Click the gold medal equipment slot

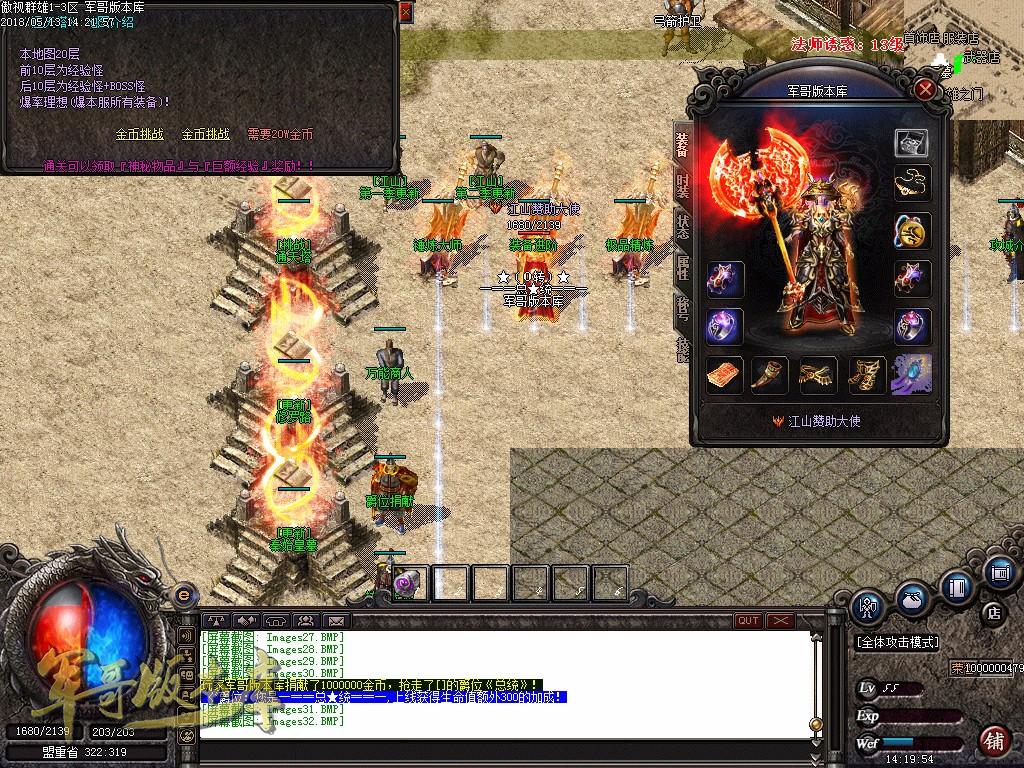(x=911, y=231)
